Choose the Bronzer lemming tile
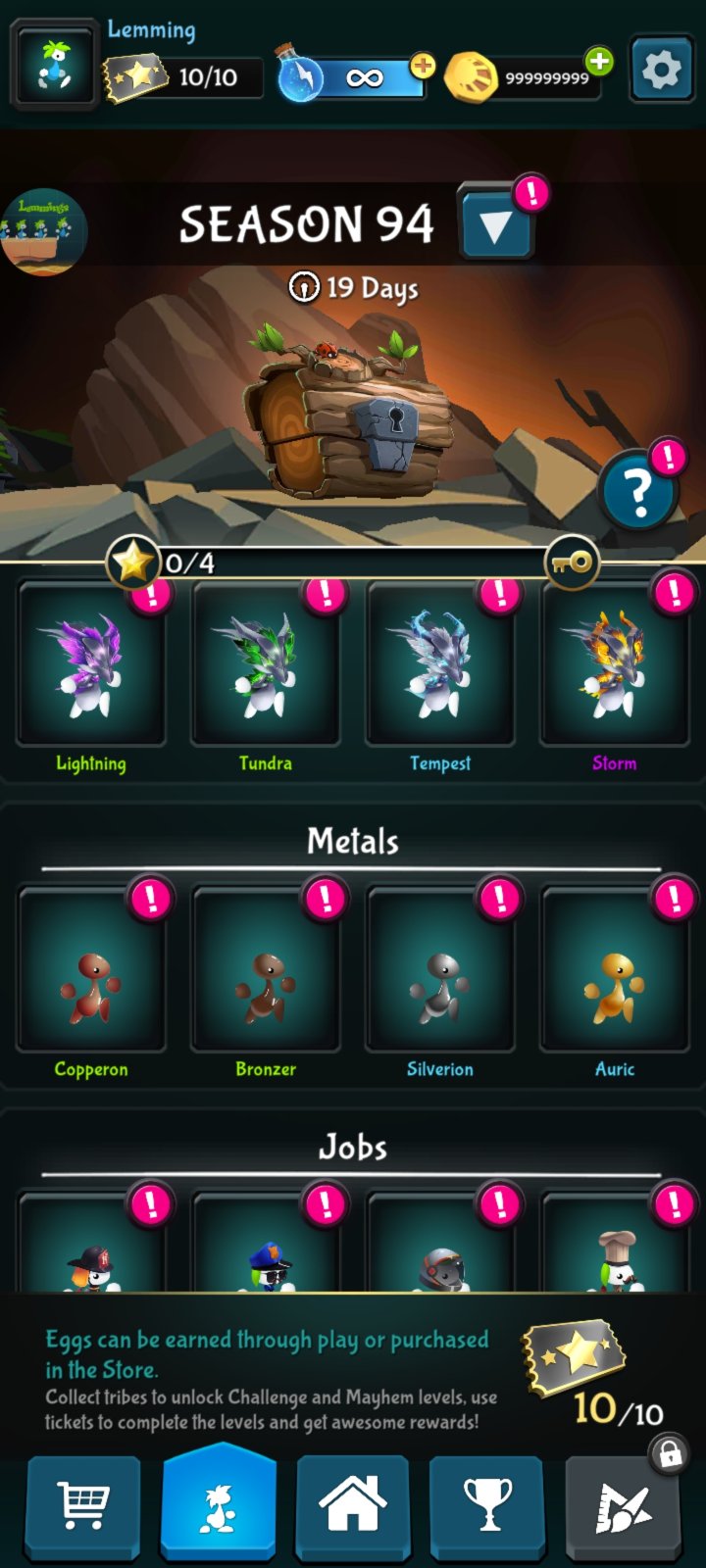 (x=266, y=972)
